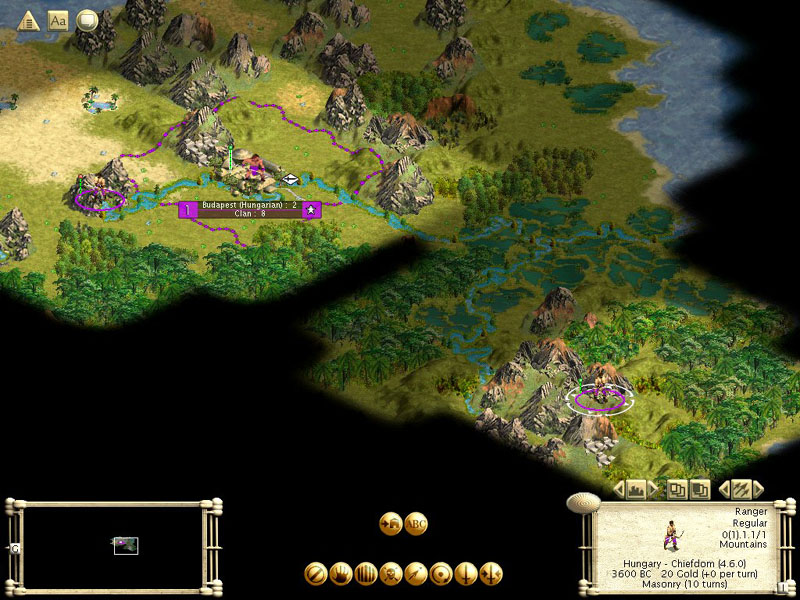Activate the crossed-circle skip turn order

(316, 574)
